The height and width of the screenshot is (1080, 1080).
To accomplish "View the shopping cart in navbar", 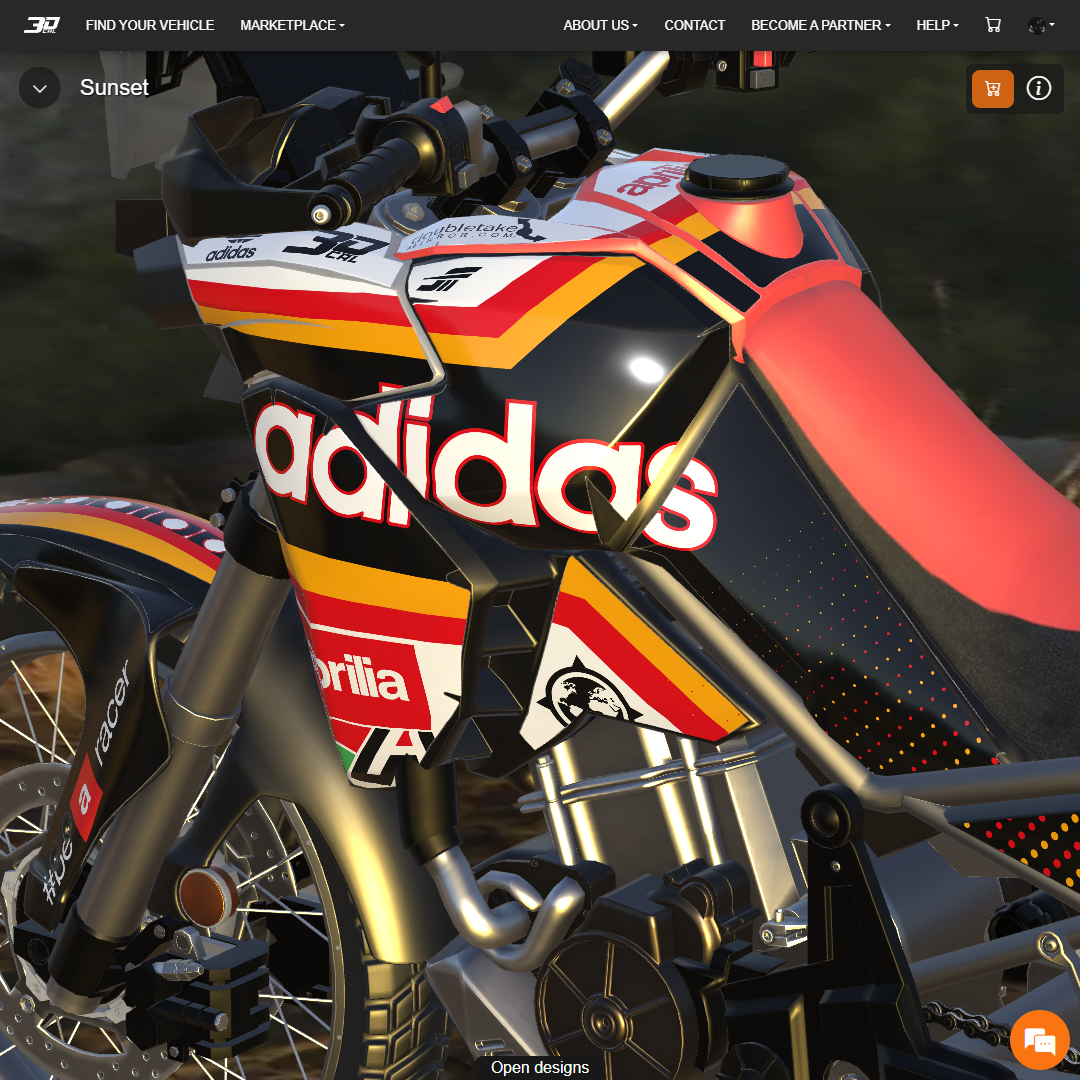I will point(993,25).
